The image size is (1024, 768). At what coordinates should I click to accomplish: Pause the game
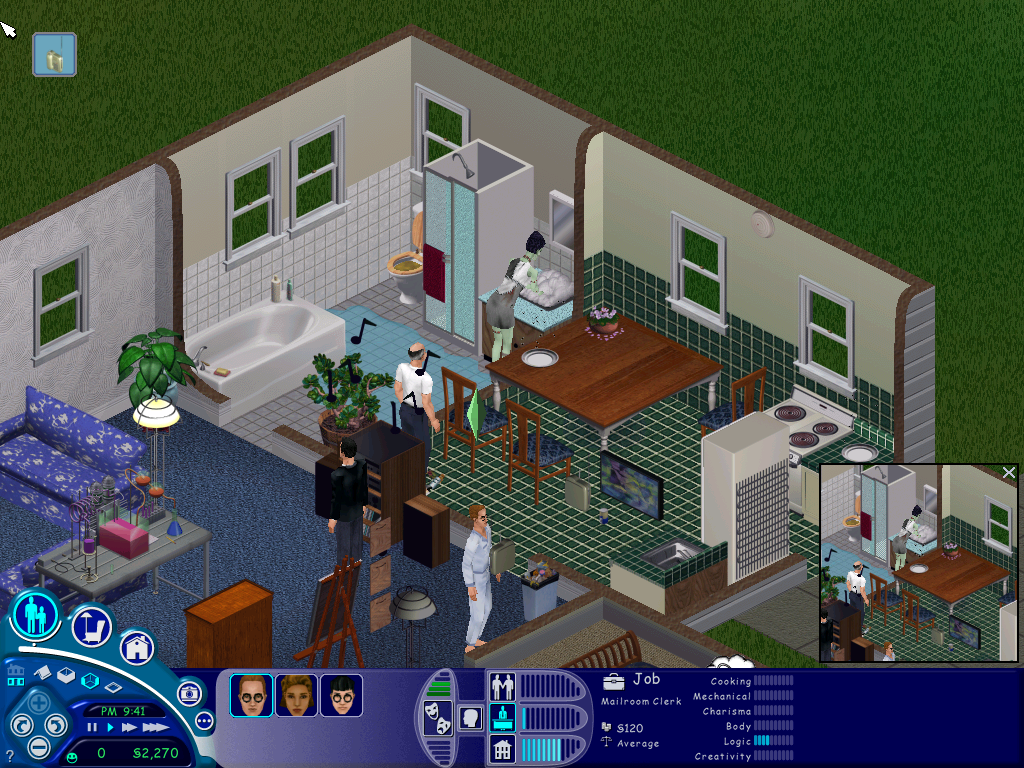point(92,727)
